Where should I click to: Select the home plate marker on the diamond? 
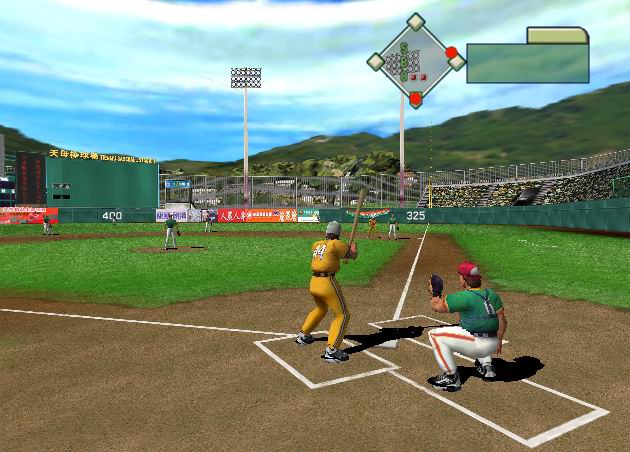coord(415,99)
